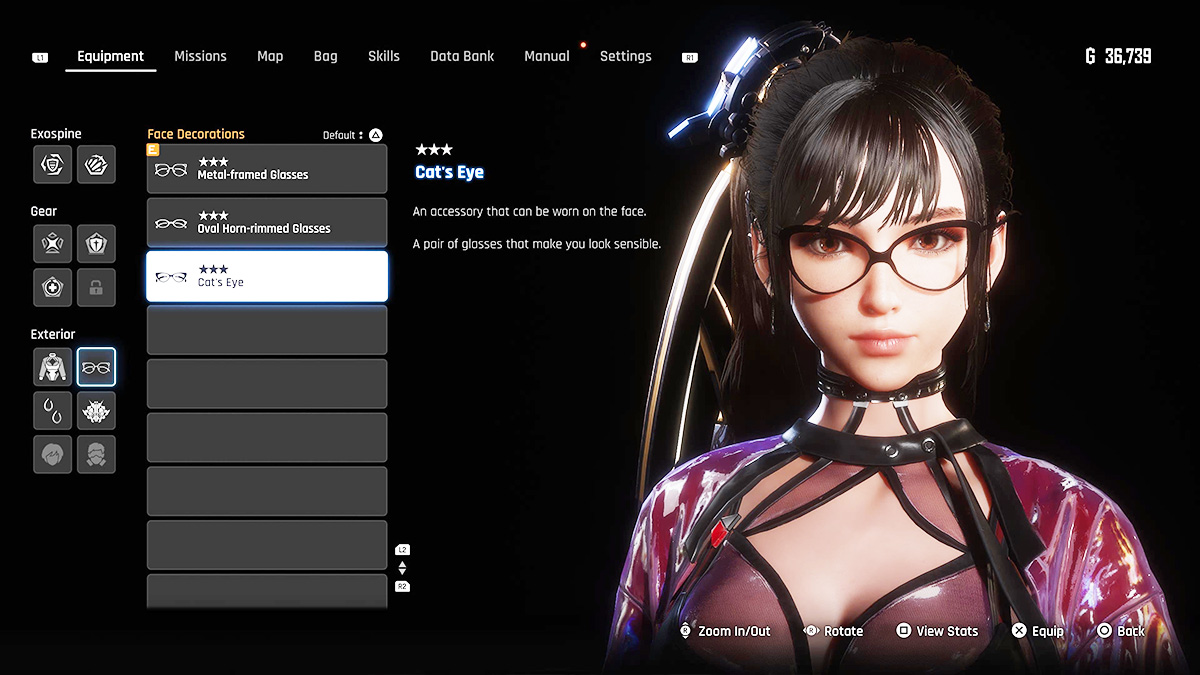Select the Equipment tab
The width and height of the screenshot is (1200, 675).
111,56
